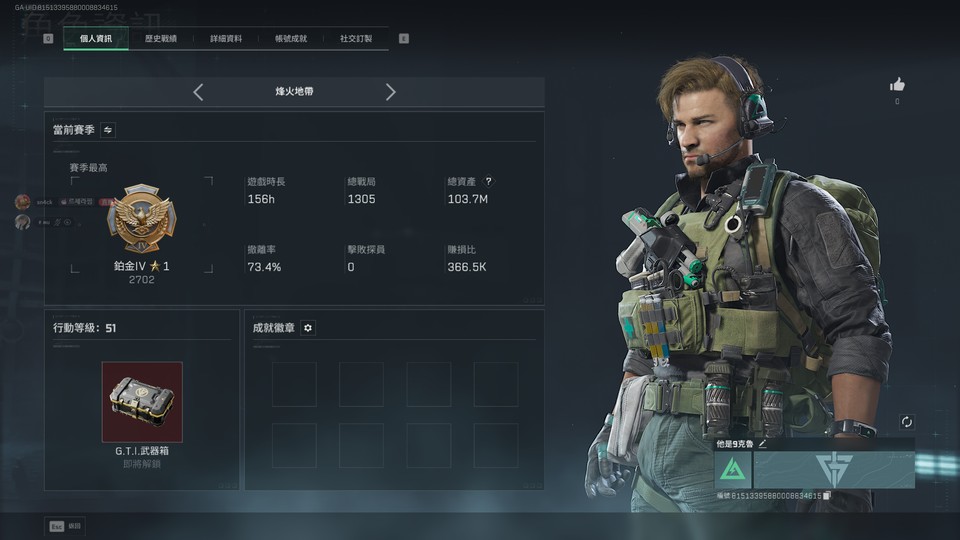
Task: Select the 詳細資料 tab
Action: pyautogui.click(x=225, y=39)
